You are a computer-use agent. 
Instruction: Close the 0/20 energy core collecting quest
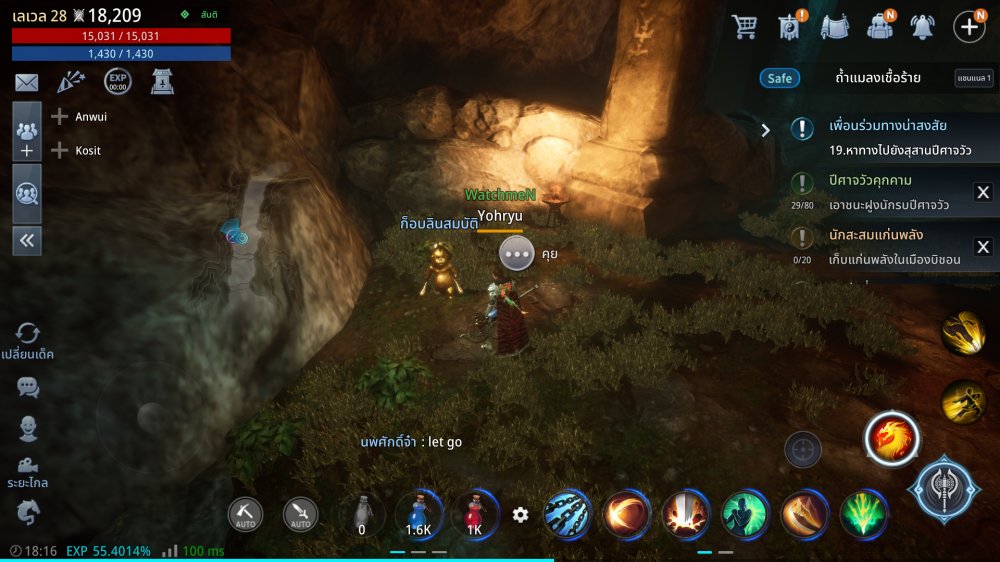[982, 247]
